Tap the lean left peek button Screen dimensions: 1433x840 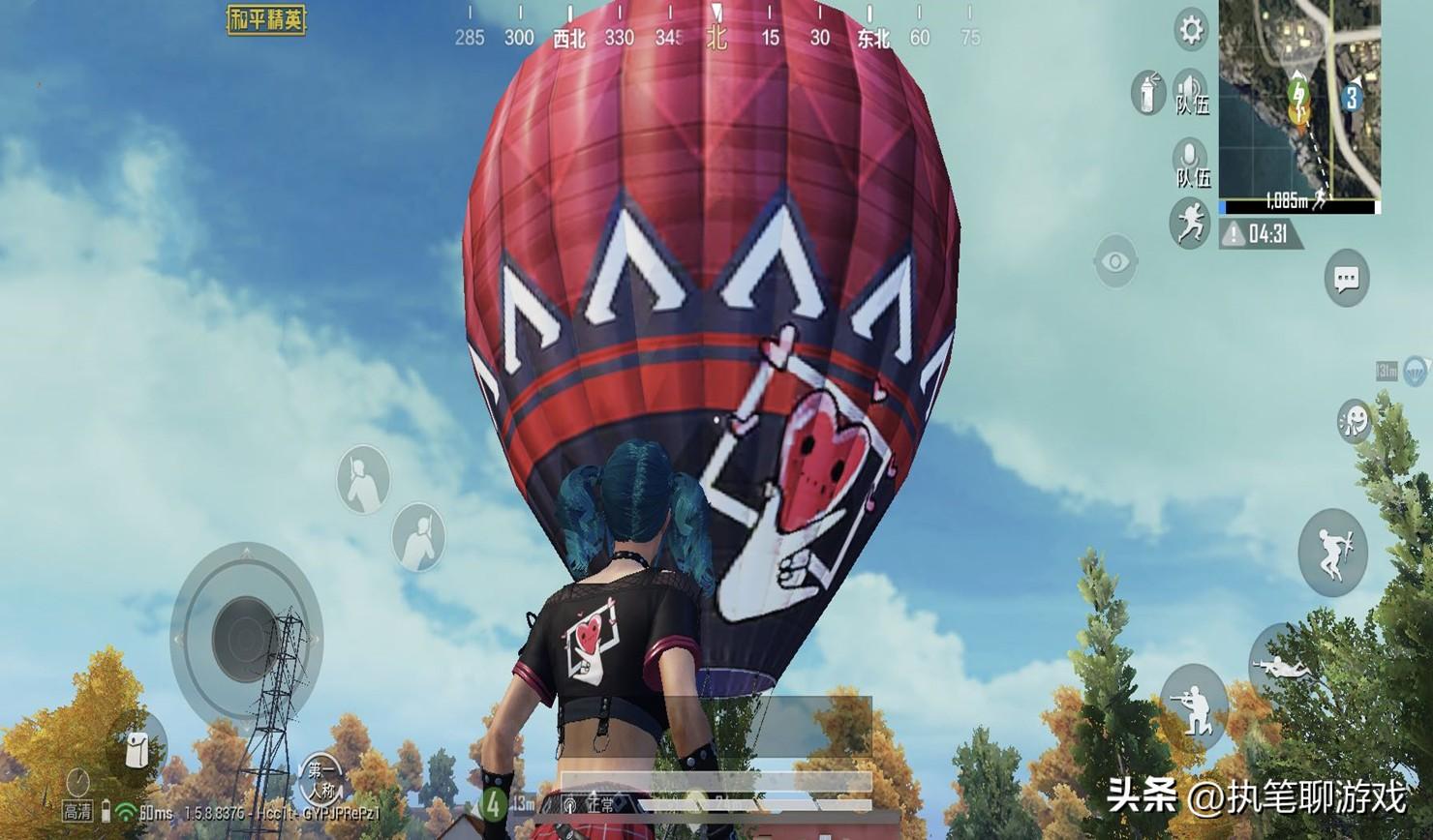coord(363,480)
